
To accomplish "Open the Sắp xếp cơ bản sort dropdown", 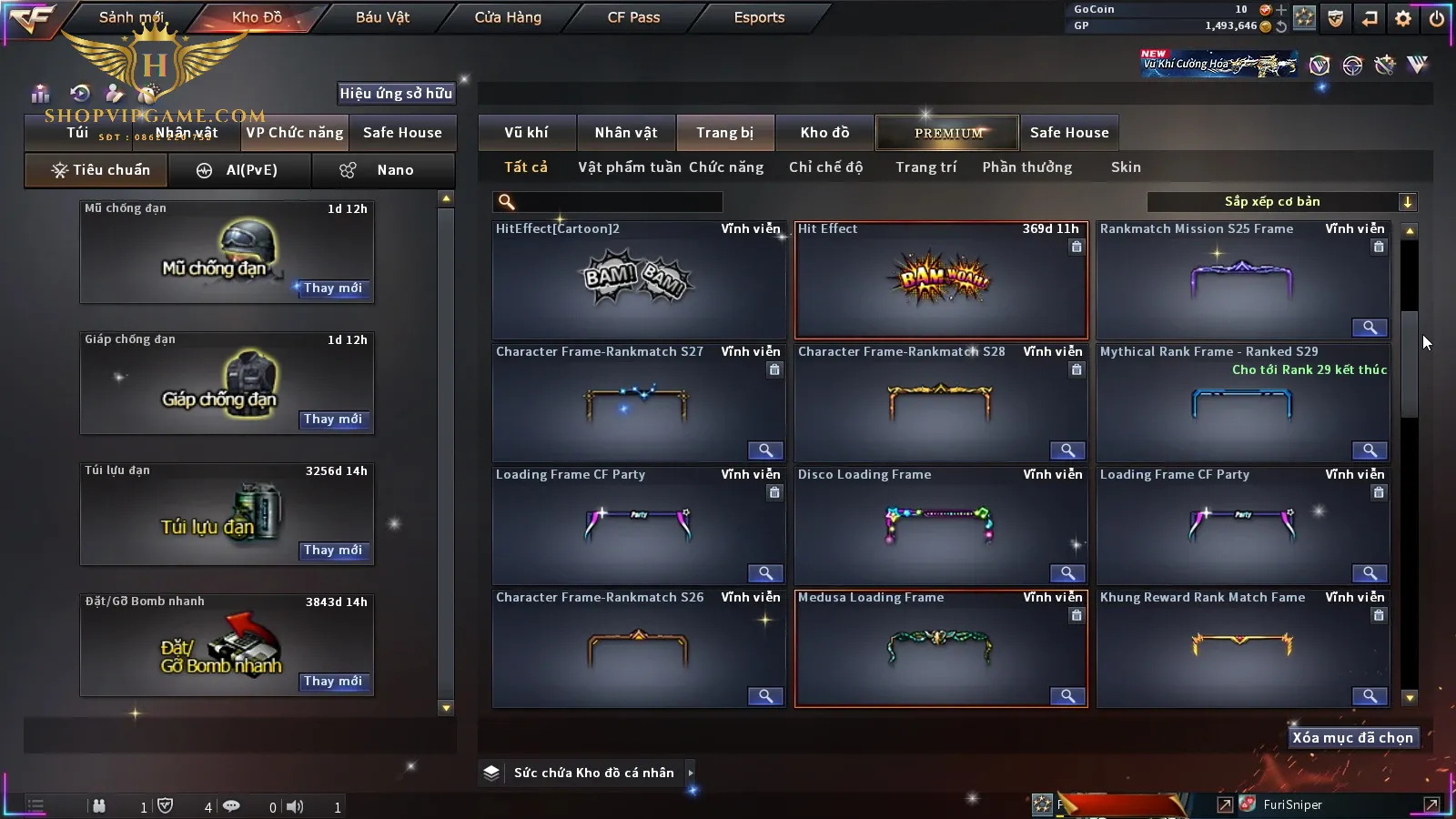I will click(1281, 202).
